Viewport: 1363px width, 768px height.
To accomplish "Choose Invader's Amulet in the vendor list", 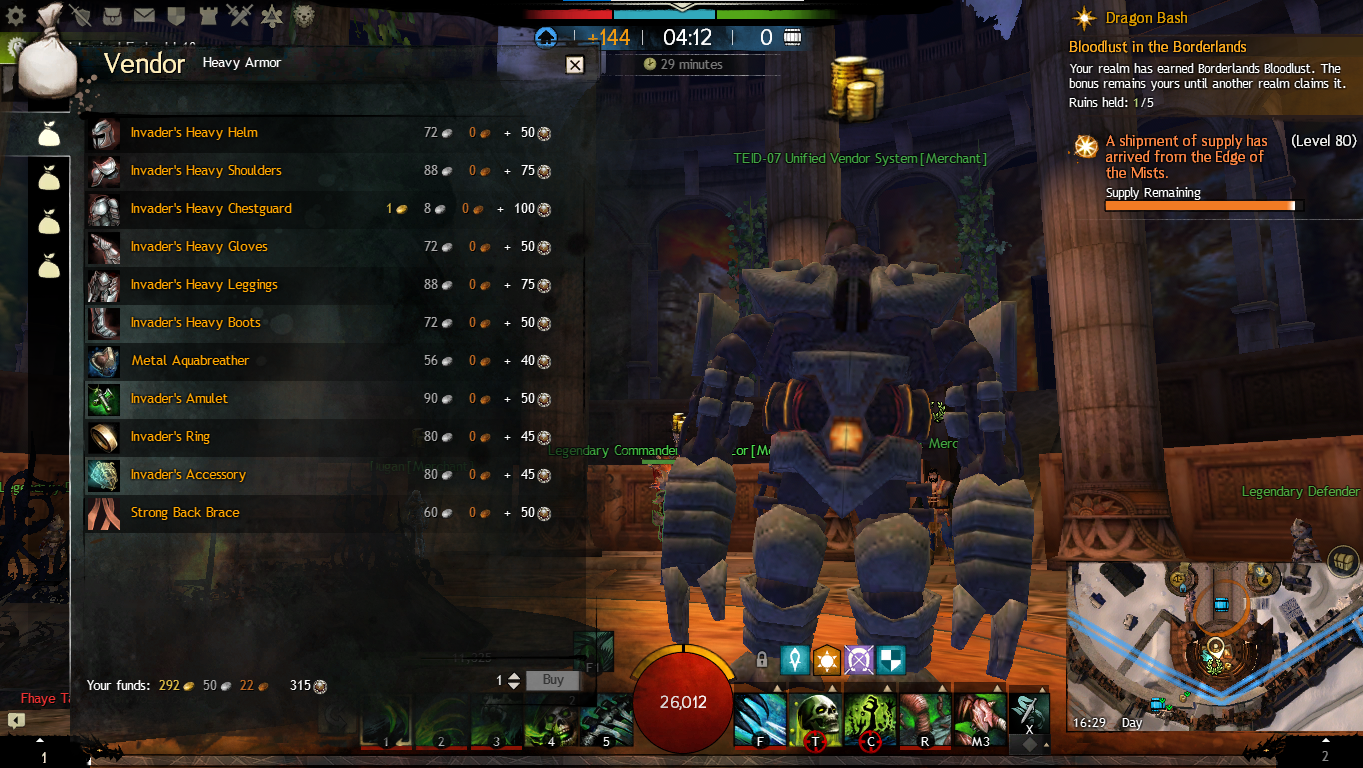I will [x=179, y=399].
